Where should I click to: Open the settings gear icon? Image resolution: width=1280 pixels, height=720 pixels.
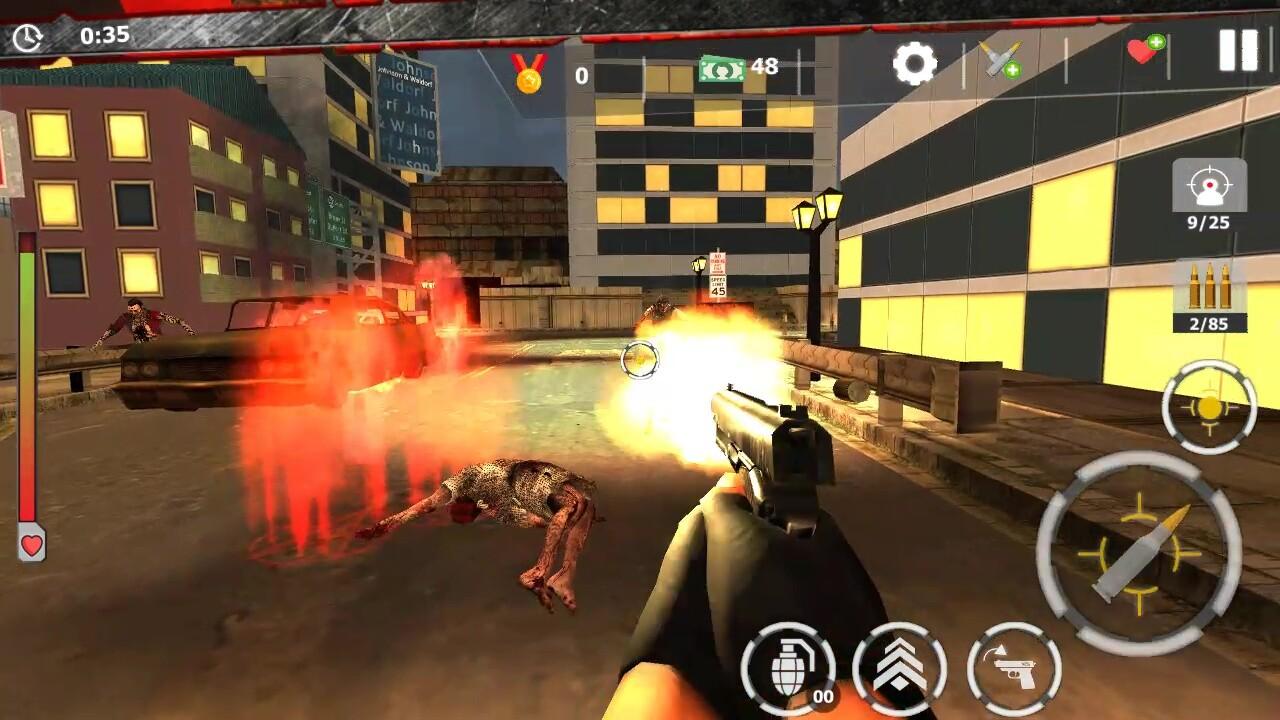[916, 63]
